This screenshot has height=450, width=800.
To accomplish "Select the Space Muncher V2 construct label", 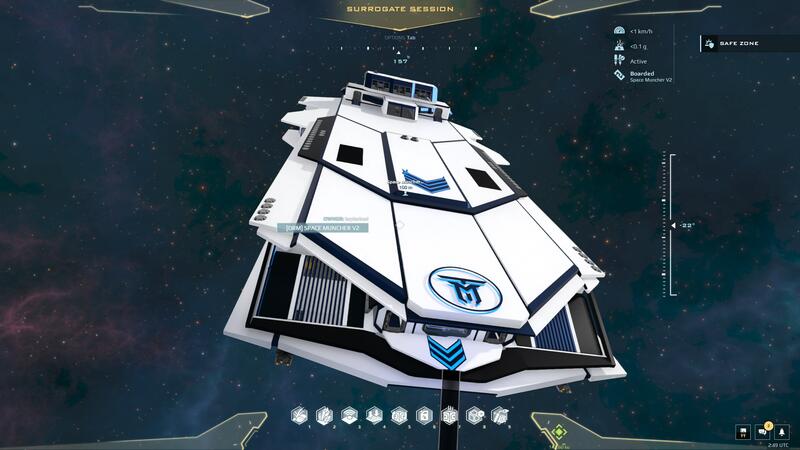I will click(x=322, y=228).
